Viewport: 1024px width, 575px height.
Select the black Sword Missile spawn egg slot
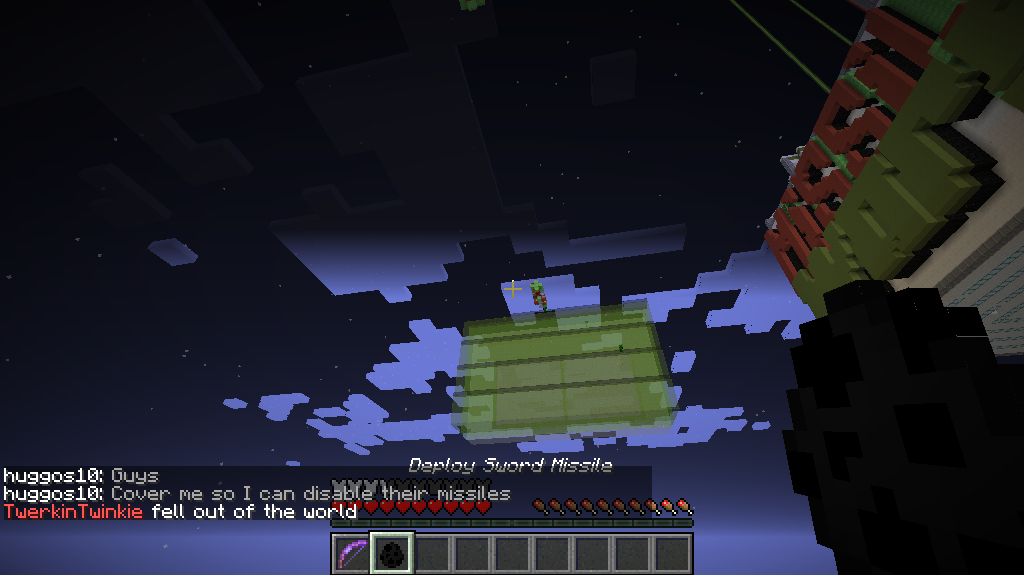[391, 553]
